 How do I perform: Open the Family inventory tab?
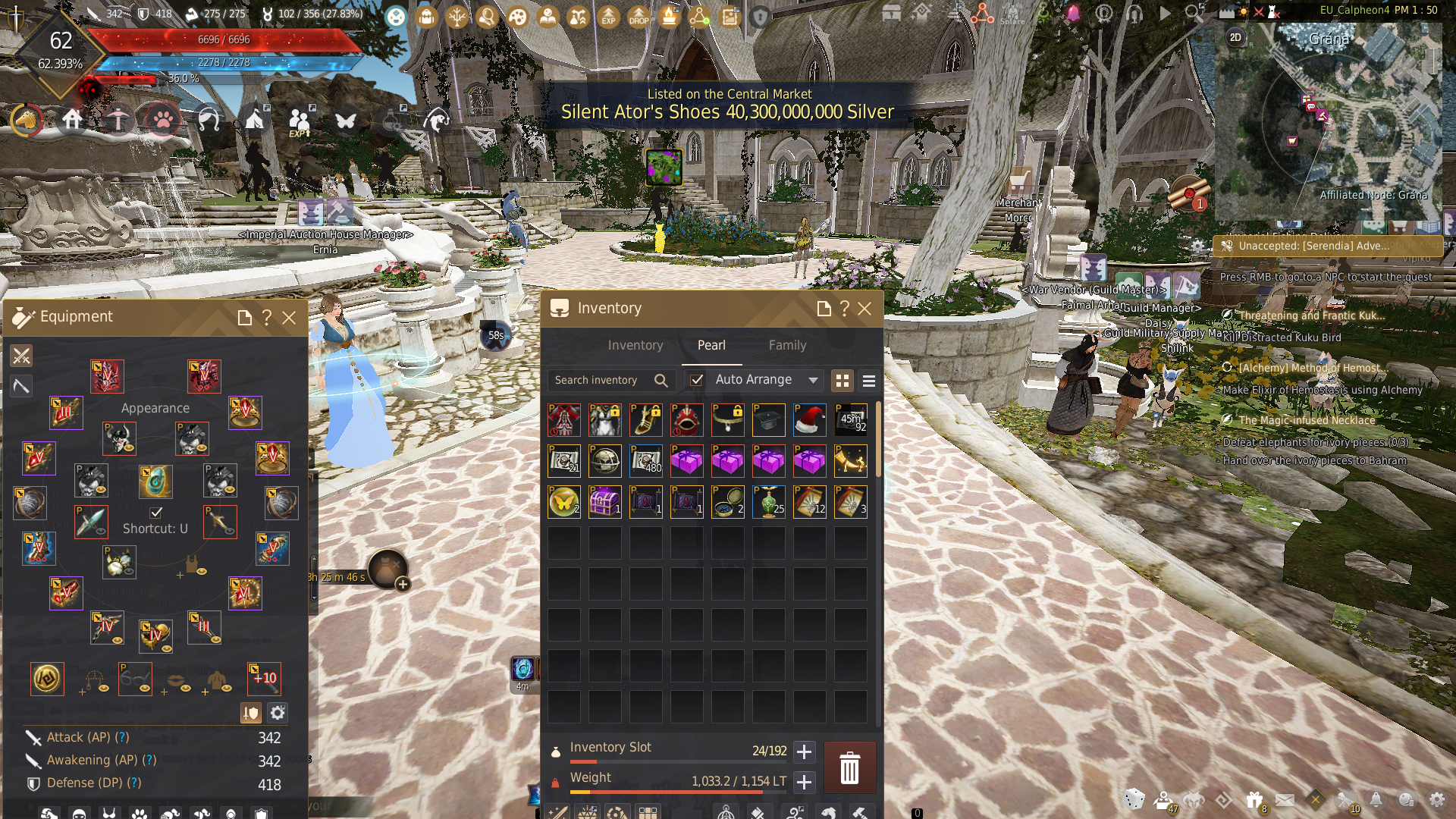click(x=787, y=345)
